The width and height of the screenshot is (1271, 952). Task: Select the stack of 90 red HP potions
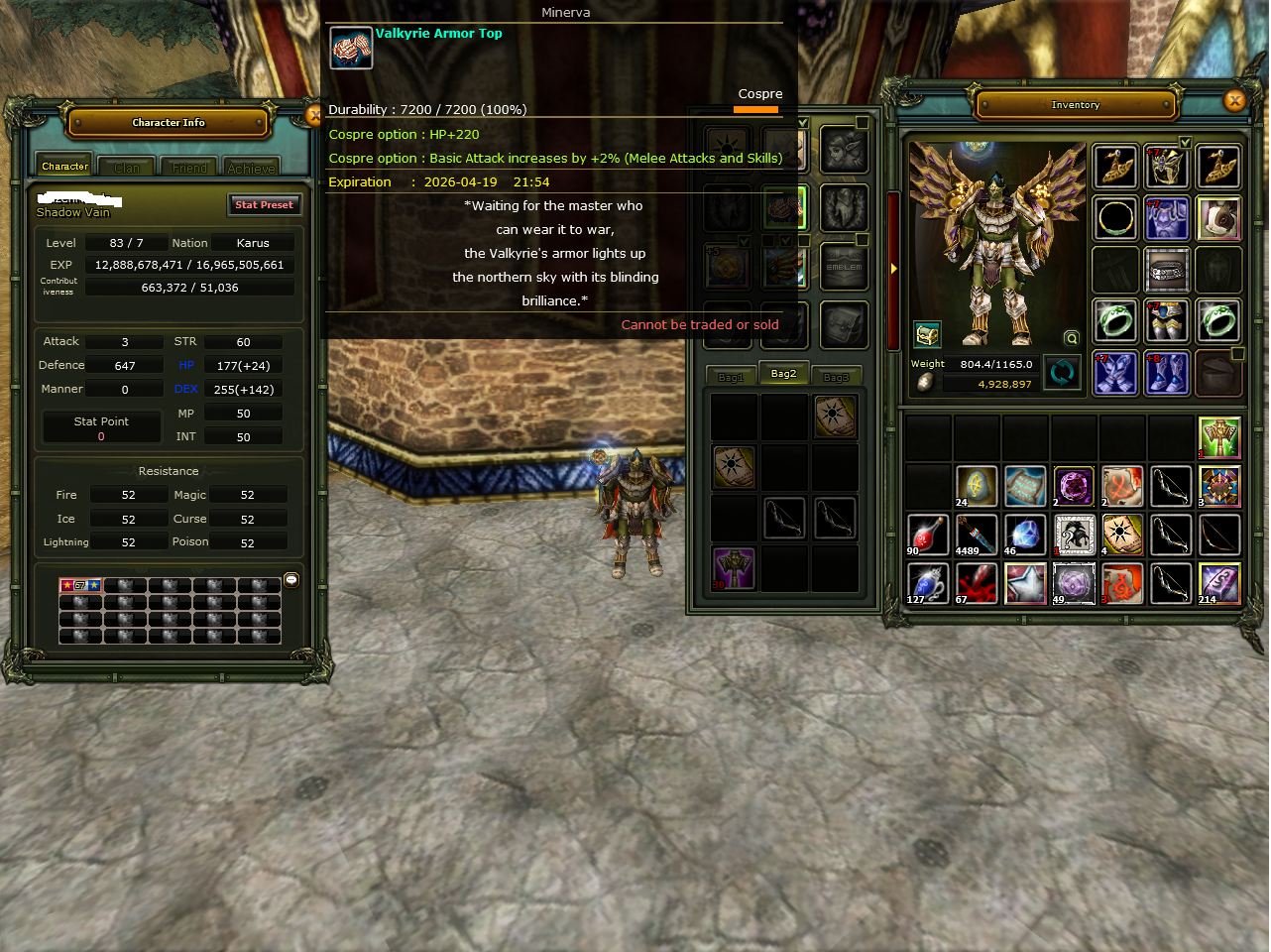pyautogui.click(x=927, y=535)
